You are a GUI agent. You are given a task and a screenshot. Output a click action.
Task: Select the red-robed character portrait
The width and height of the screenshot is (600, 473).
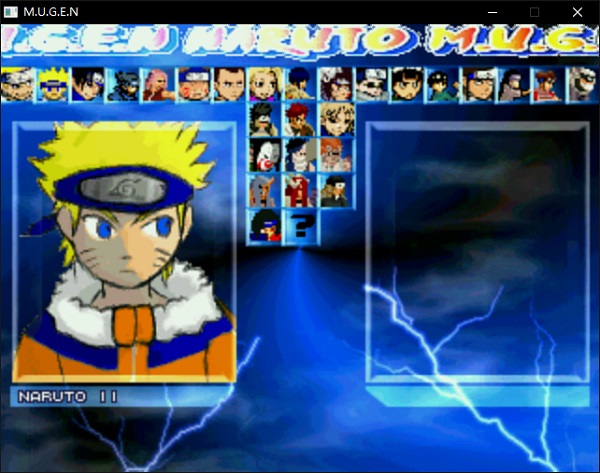(299, 190)
